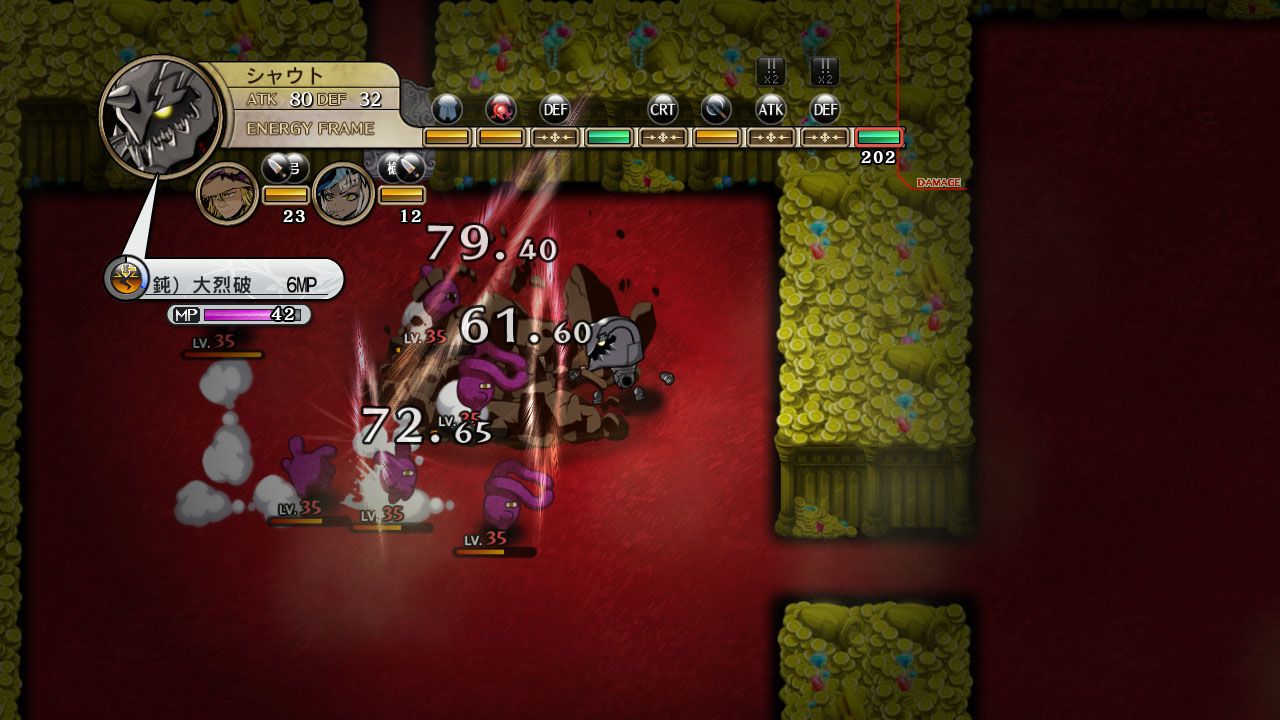This screenshot has height=720, width=1280.
Task: Click the red orb status effect icon
Action: click(502, 109)
